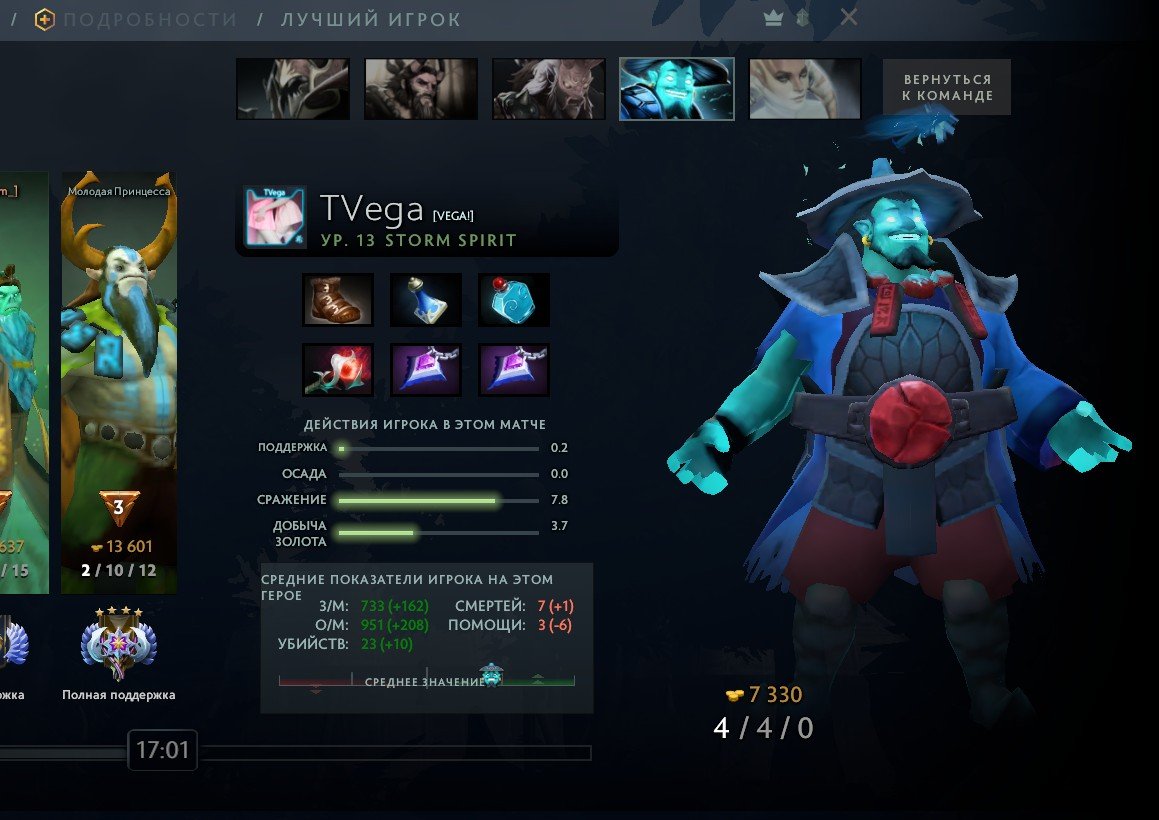Select the Молодая Принцесса player card
Viewport: 1159px width, 820px height.
tap(119, 380)
